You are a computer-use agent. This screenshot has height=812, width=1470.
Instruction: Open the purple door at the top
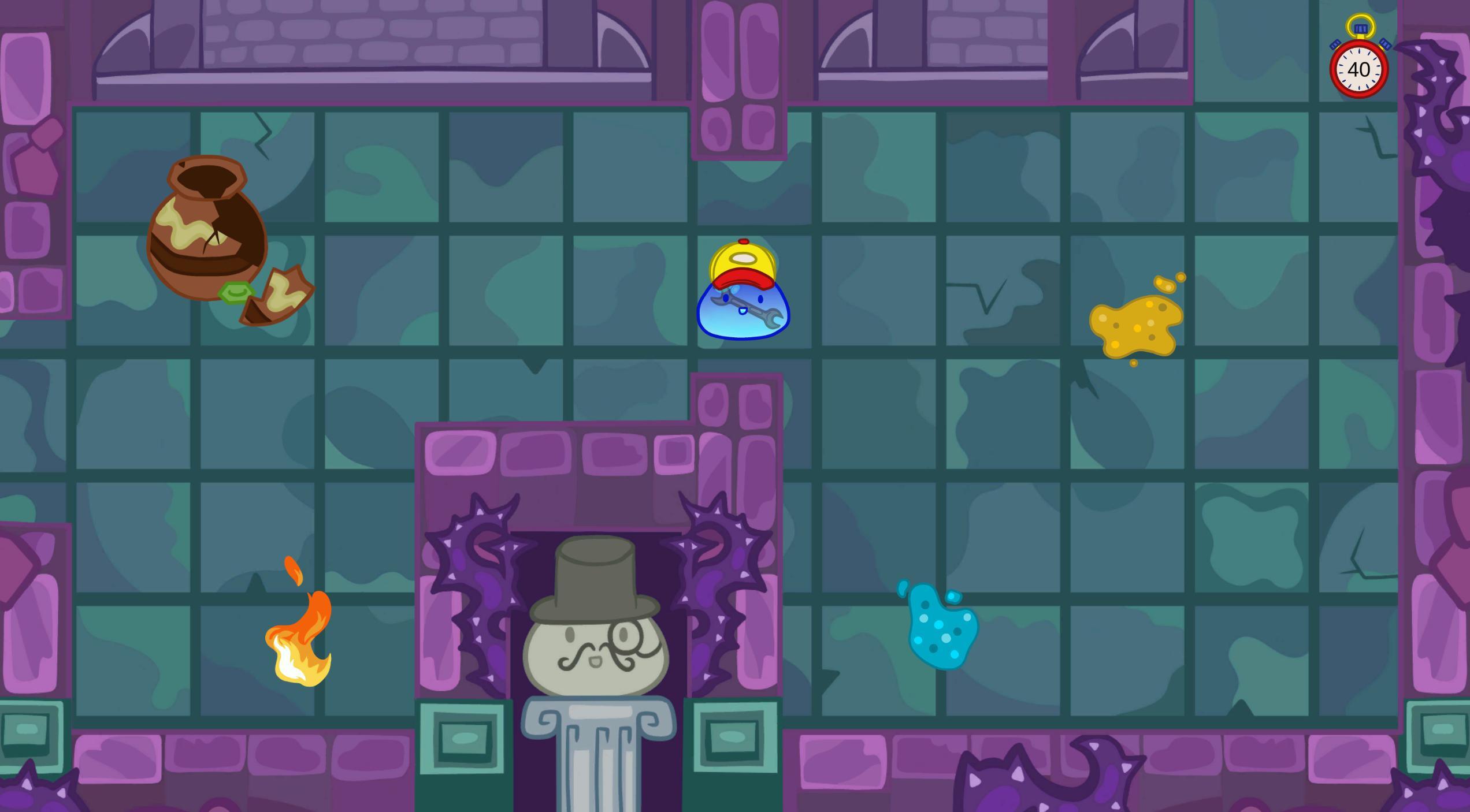[740, 78]
